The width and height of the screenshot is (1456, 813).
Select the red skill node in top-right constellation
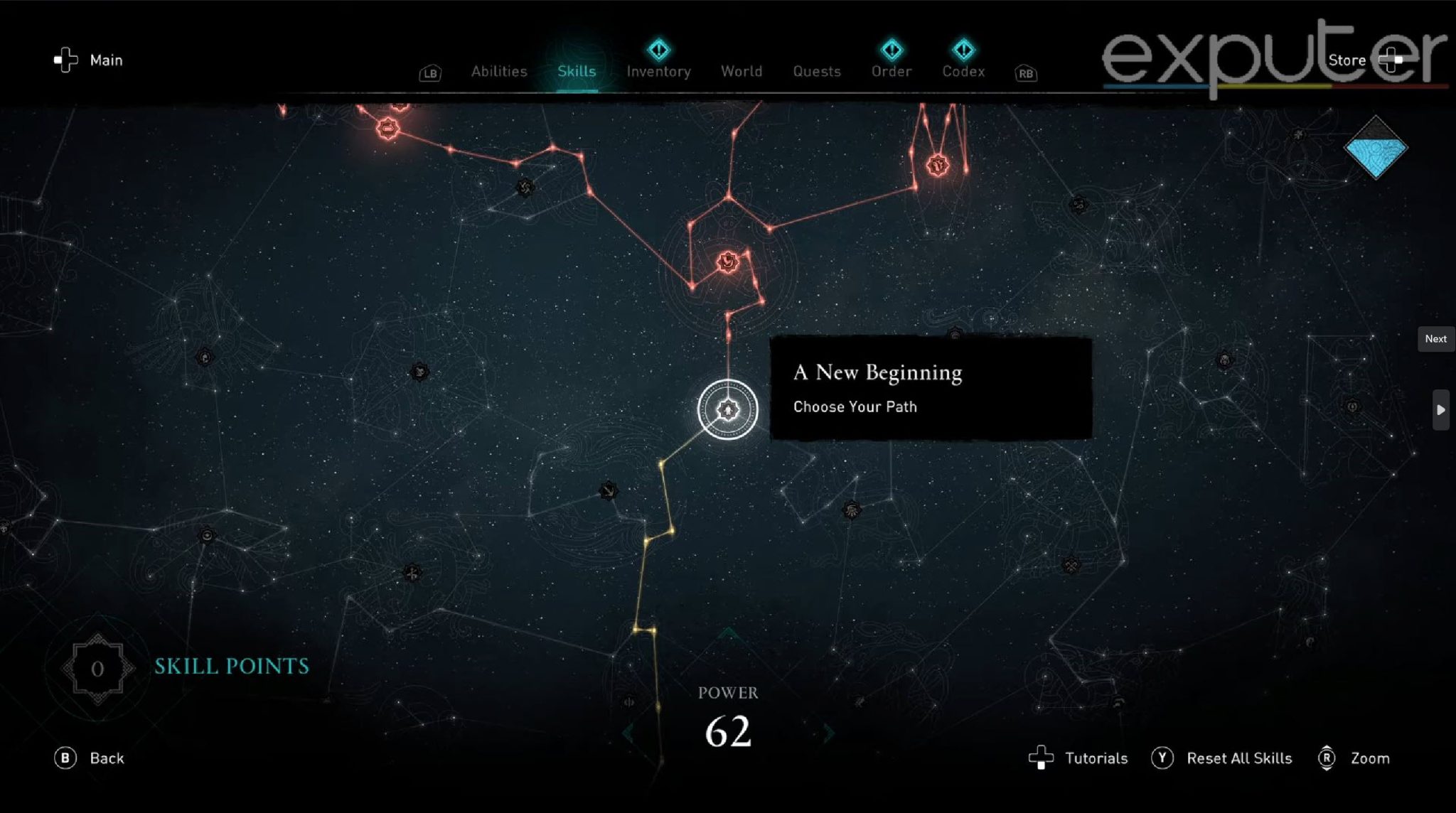coord(937,164)
